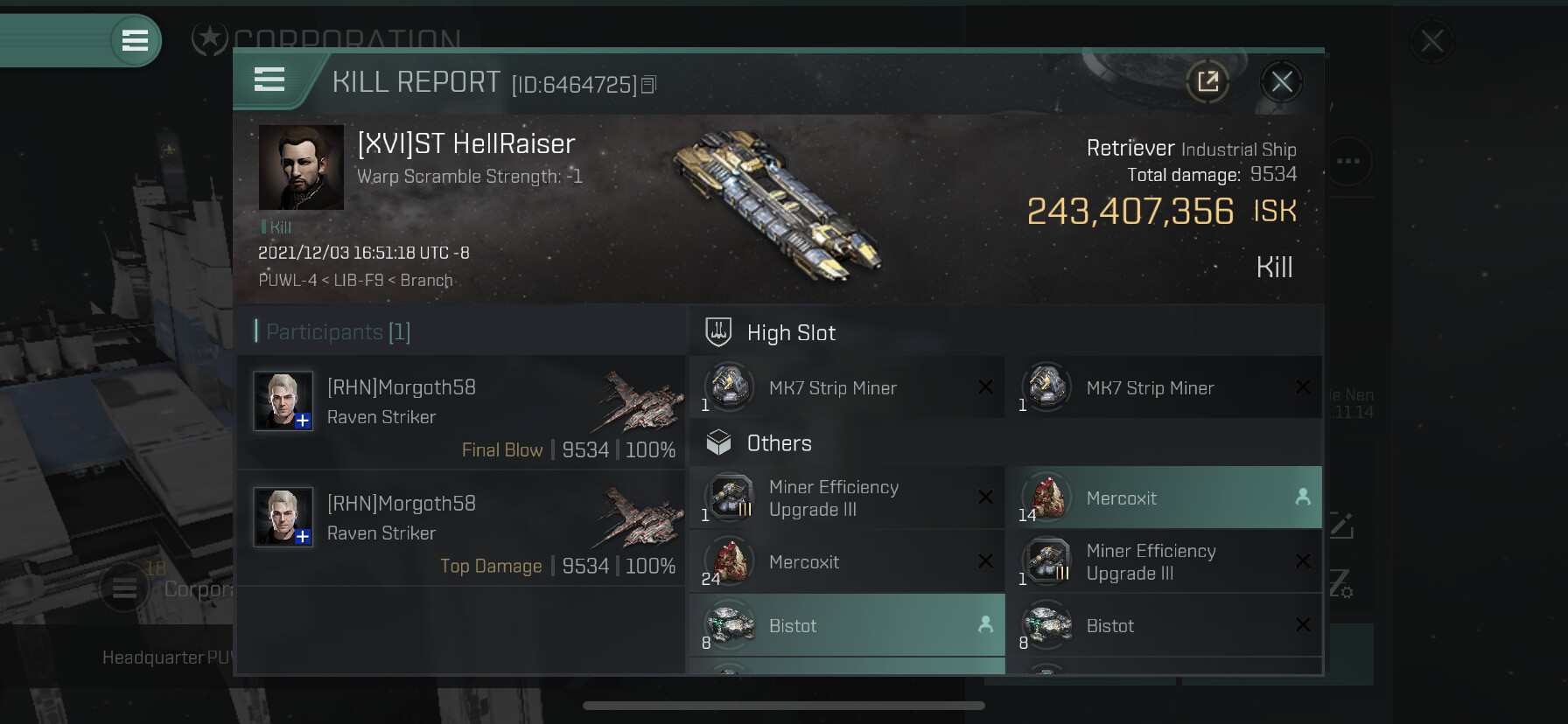Open the teal main menu button
Screen dimensions: 1568x724
(x=135, y=40)
